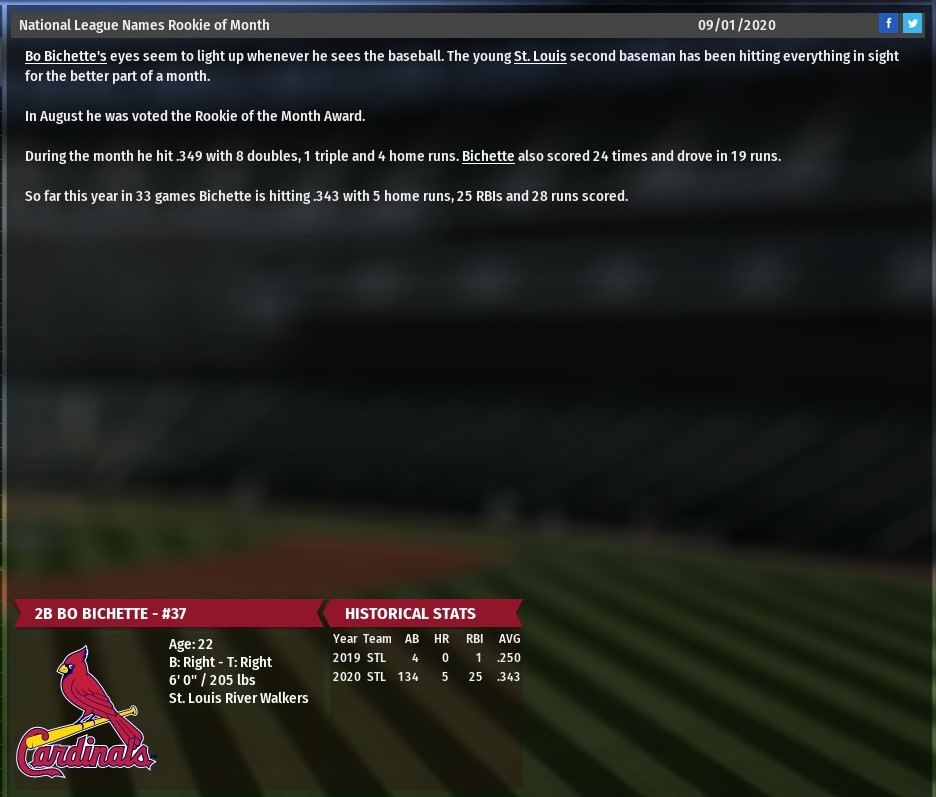The height and width of the screenshot is (797, 936).
Task: Share the article on Facebook
Action: click(x=888, y=24)
